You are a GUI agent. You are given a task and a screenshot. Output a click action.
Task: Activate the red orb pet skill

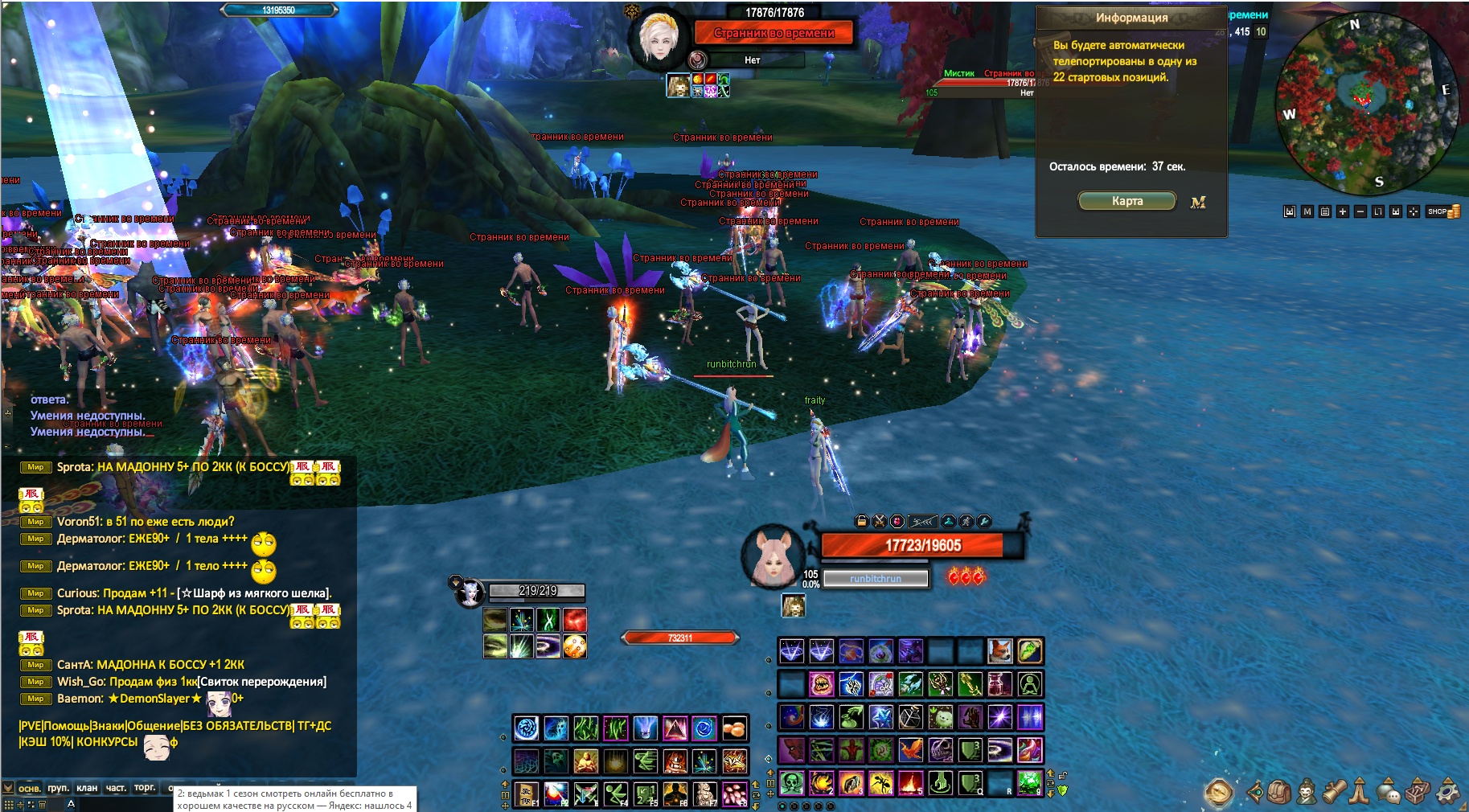(x=574, y=620)
